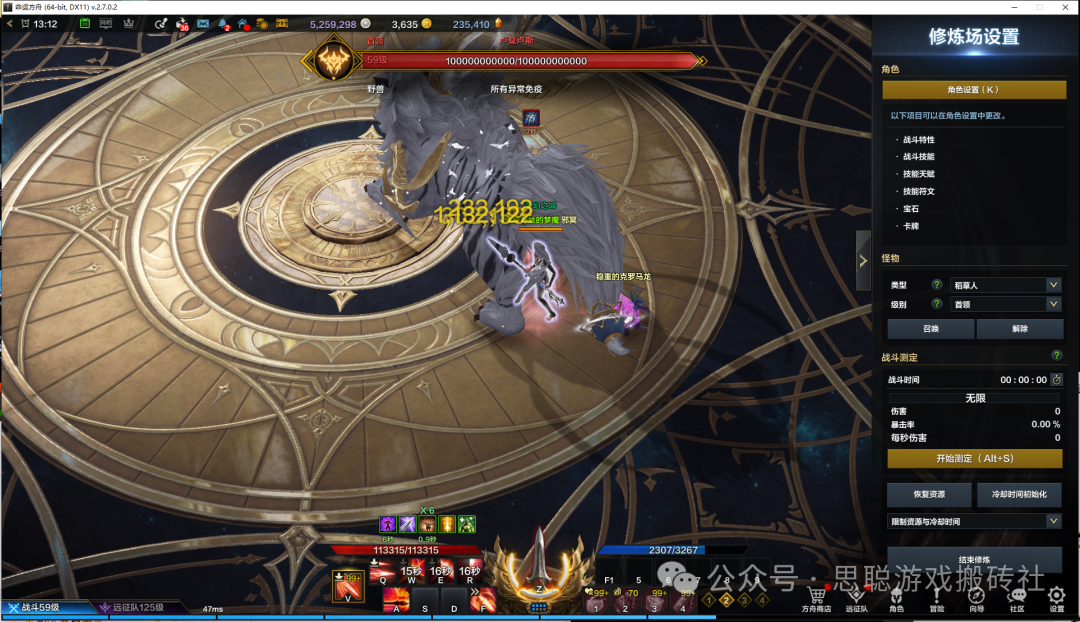Activate the Q skill slot

tap(382, 571)
